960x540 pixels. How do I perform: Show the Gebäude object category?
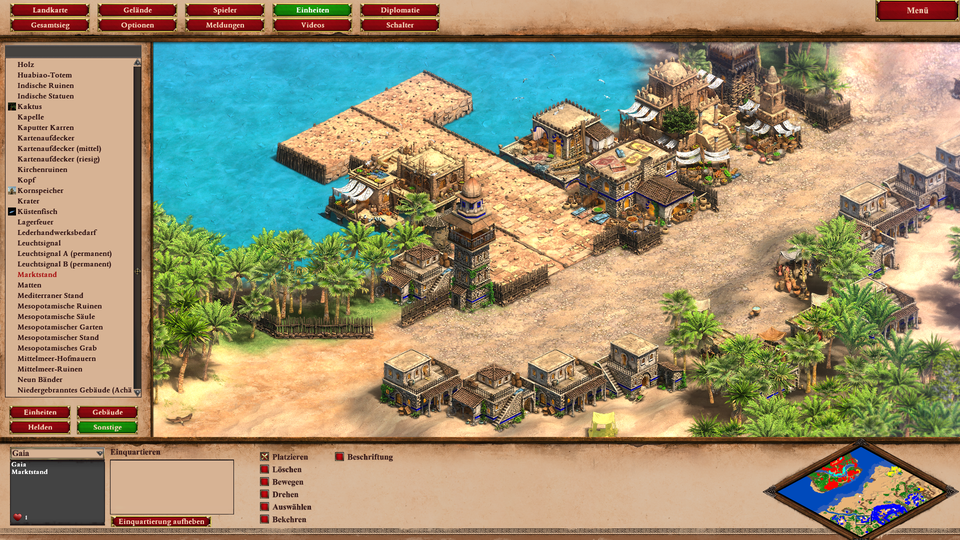tap(107, 412)
